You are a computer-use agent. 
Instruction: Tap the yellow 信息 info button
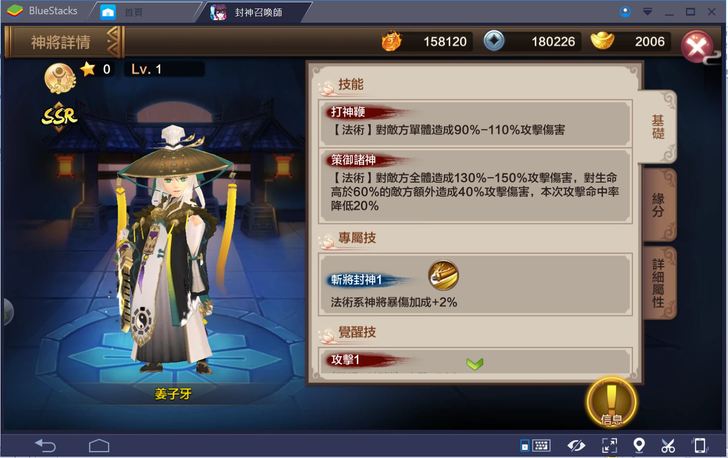click(x=611, y=402)
